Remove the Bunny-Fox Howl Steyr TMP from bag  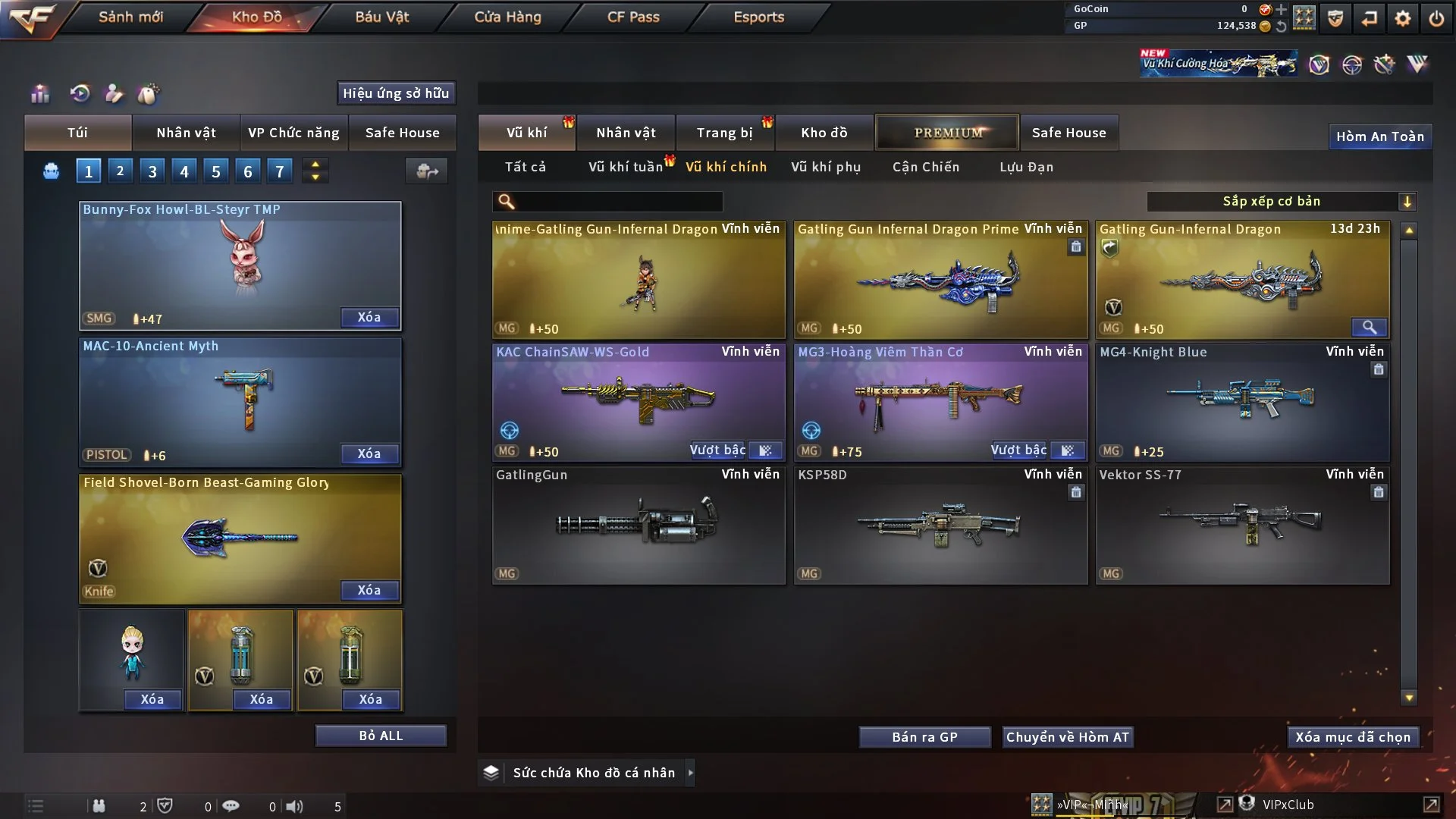369,317
